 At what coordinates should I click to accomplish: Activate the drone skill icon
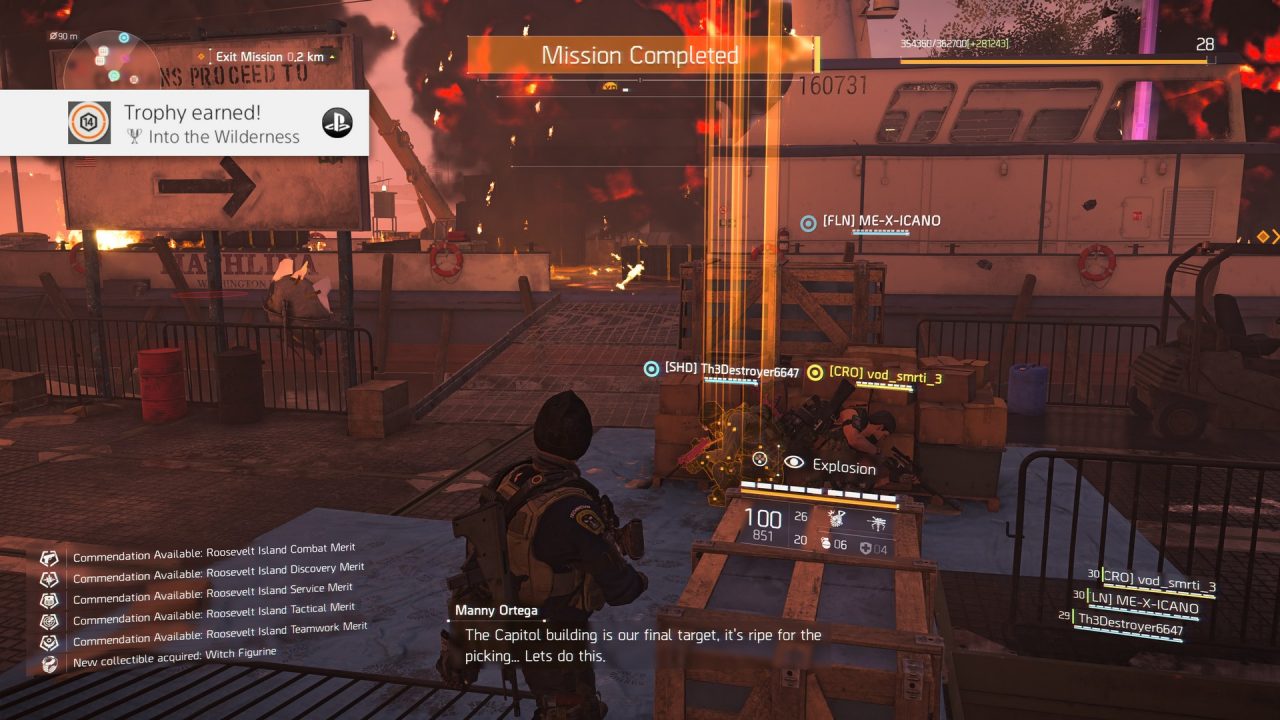(877, 522)
